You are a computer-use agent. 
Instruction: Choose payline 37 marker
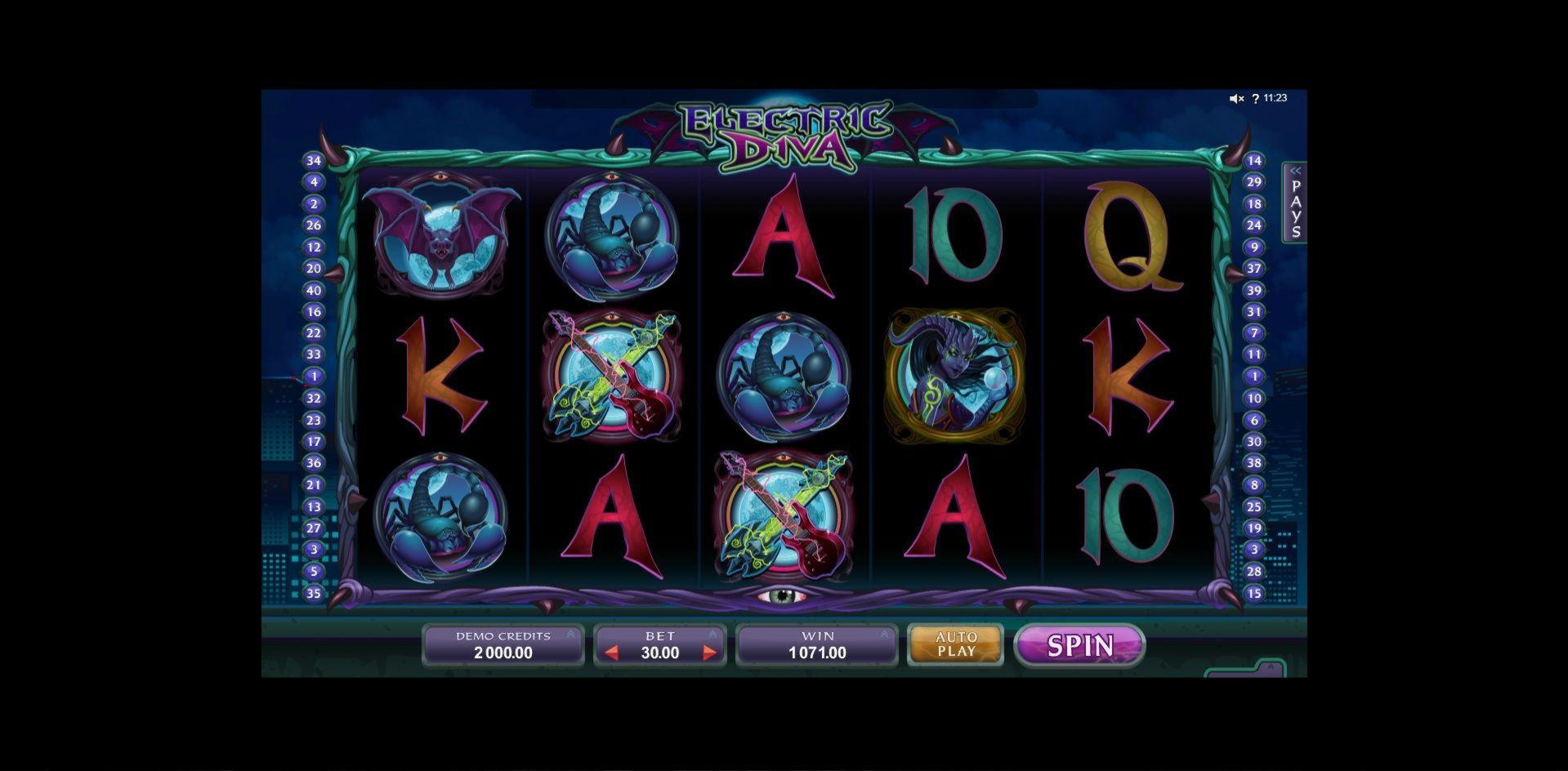[x=1254, y=269]
